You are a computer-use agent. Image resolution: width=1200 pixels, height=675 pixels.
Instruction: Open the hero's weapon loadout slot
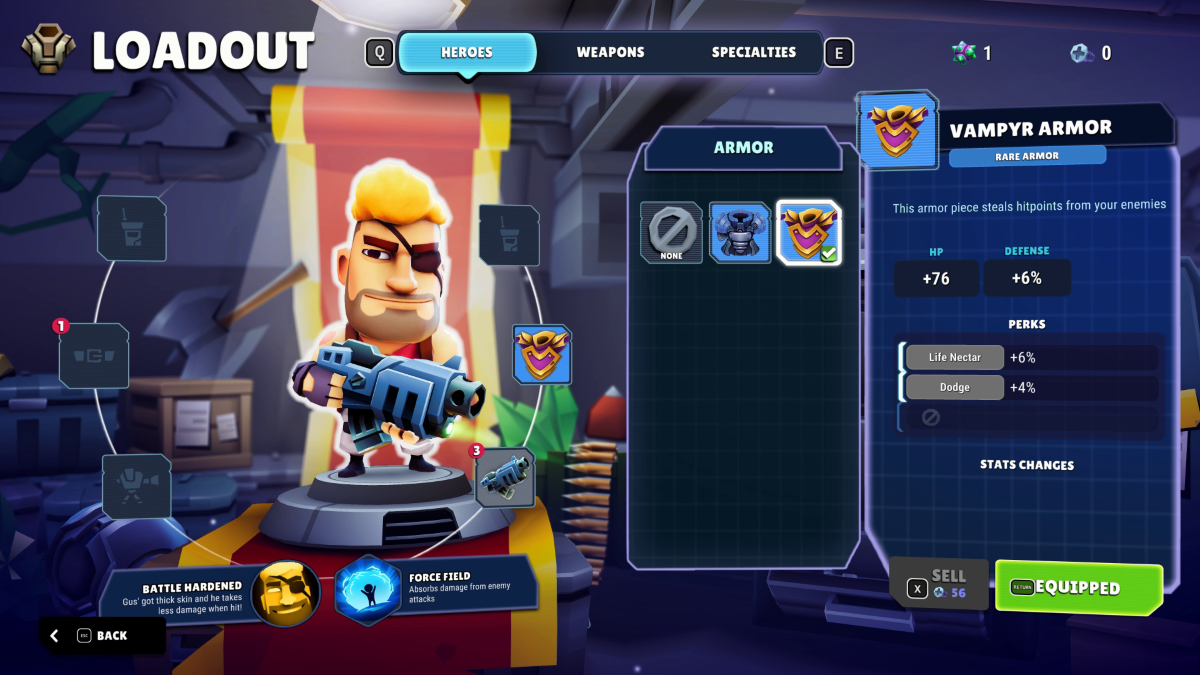click(x=505, y=477)
